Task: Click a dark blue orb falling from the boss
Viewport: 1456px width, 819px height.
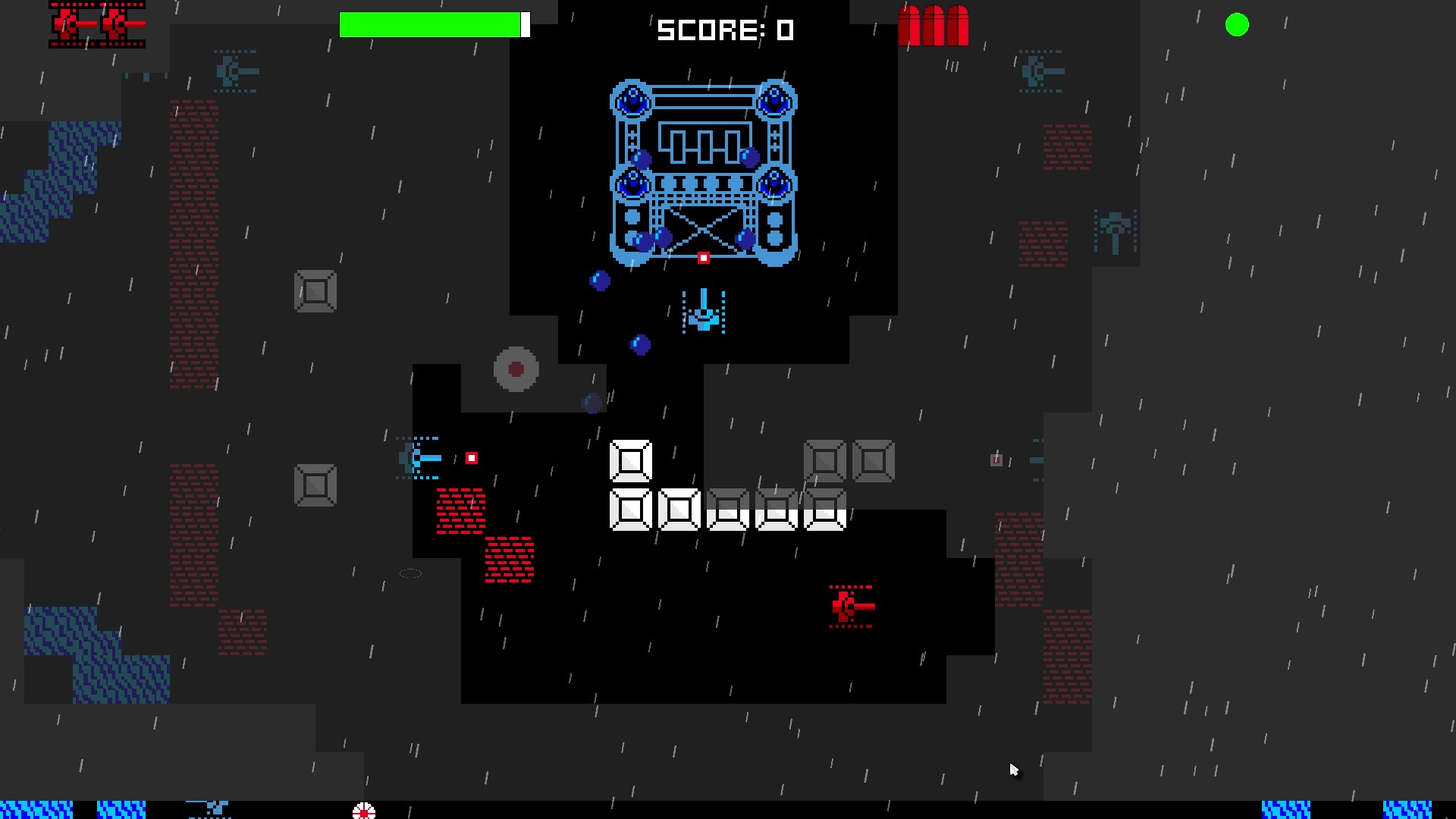Action: [639, 345]
